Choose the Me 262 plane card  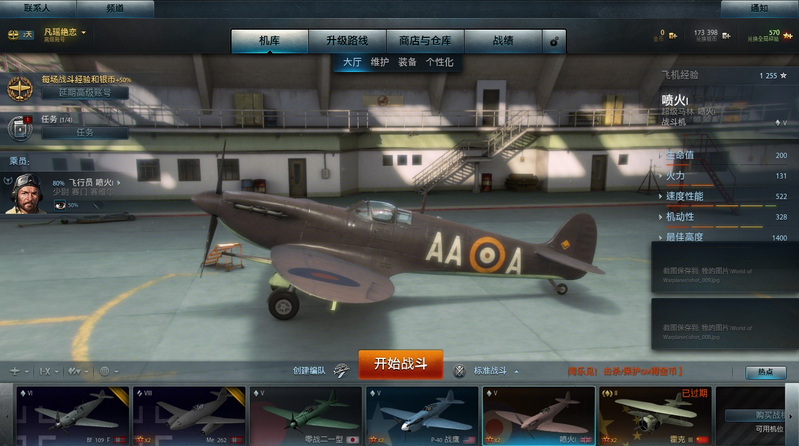click(x=189, y=414)
